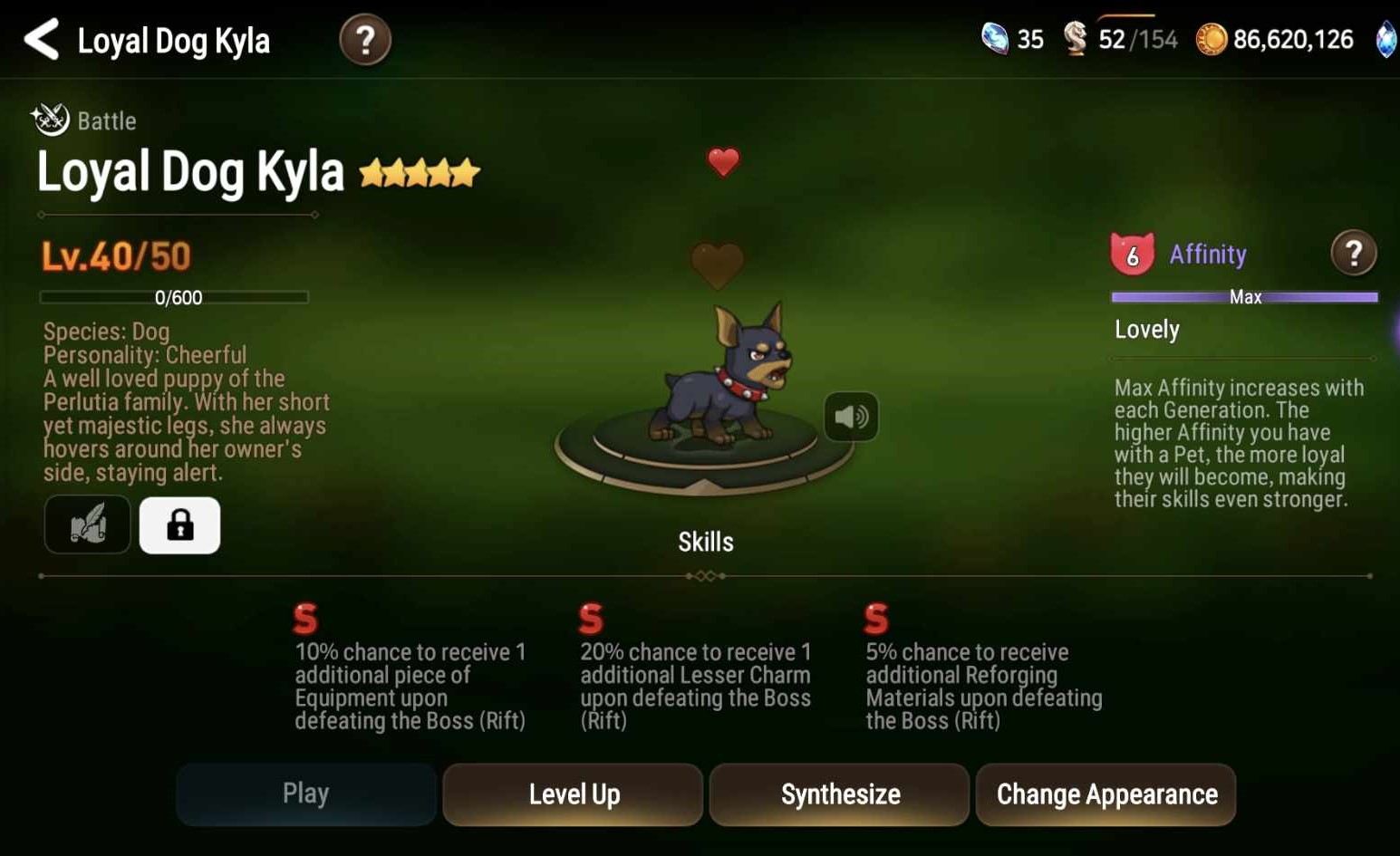1400x856 pixels.
Task: Click the gem icon in the top-right corner
Action: point(1387,39)
